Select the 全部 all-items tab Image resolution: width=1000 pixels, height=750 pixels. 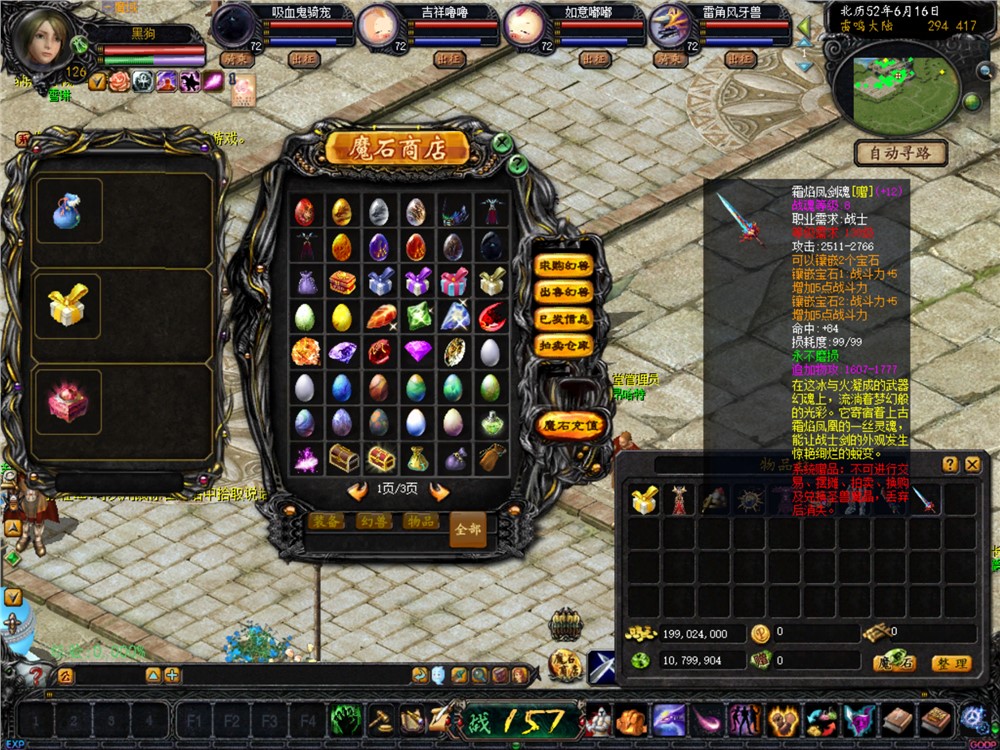468,528
